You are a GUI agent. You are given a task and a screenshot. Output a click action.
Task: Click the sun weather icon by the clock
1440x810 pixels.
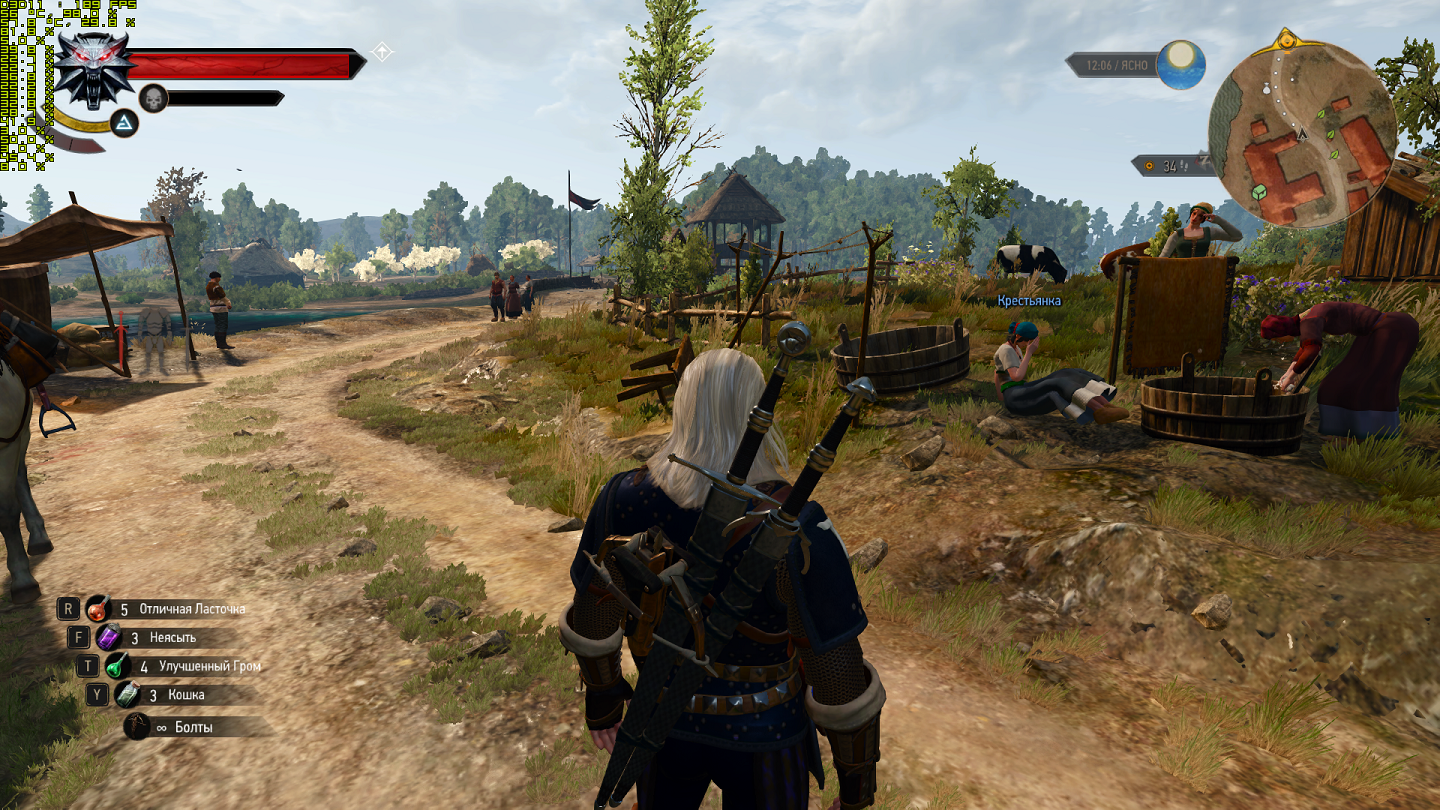(x=1181, y=64)
